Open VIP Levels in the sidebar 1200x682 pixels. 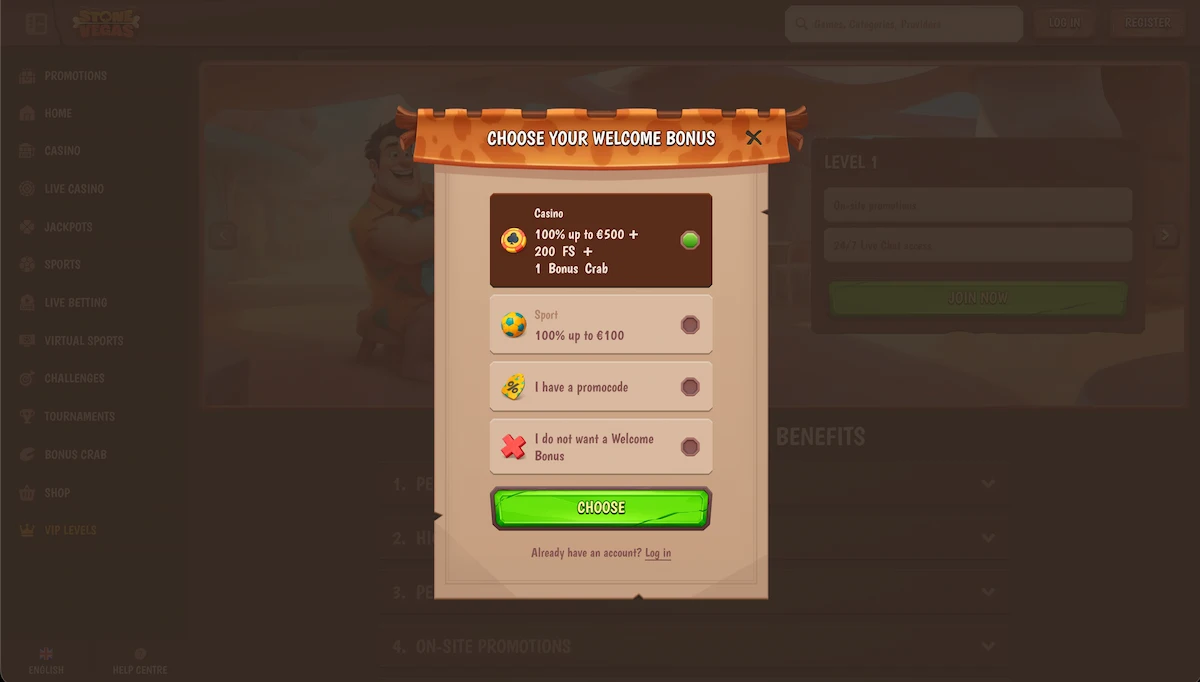[x=70, y=531]
